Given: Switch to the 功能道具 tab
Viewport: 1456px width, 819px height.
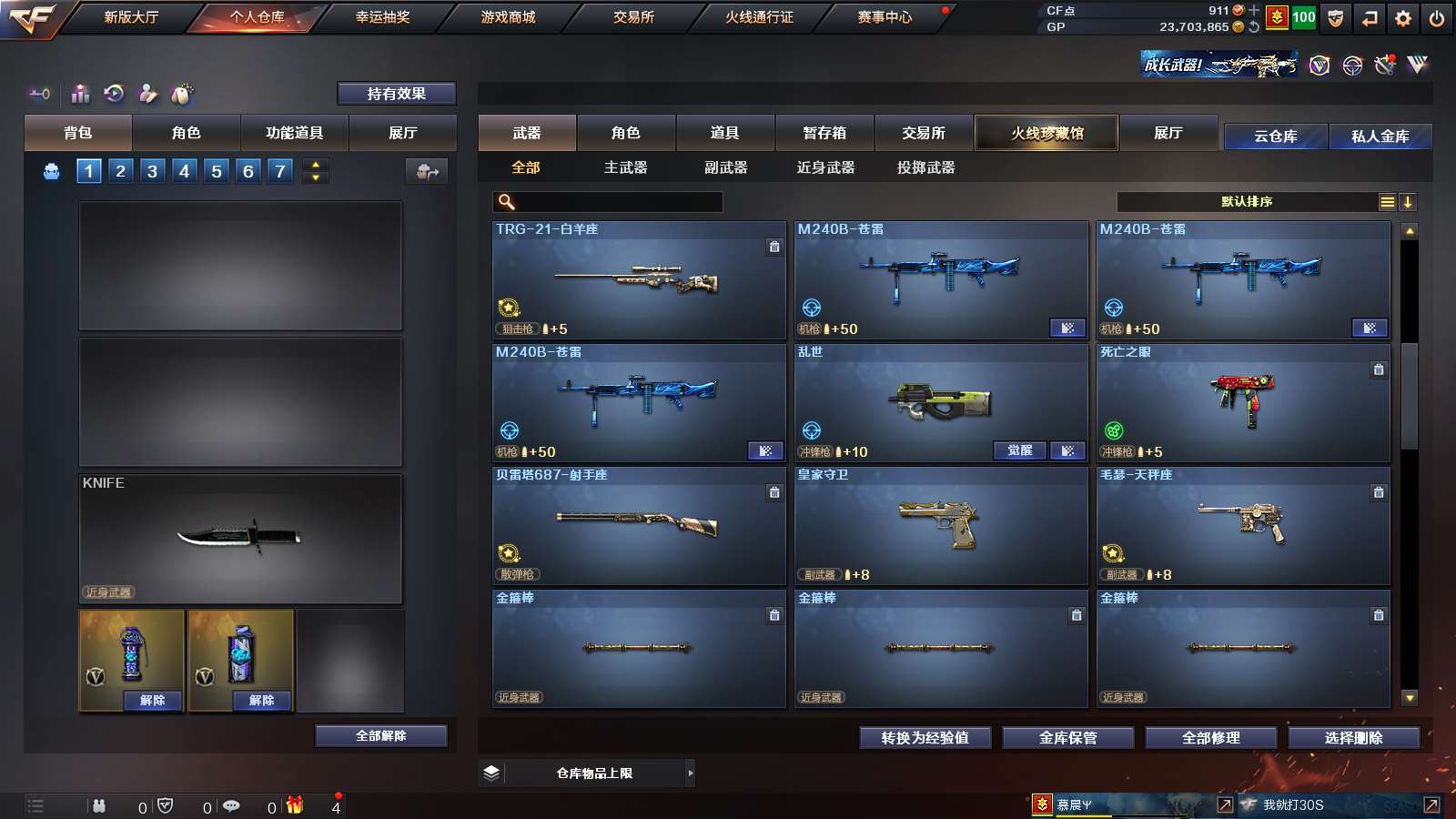Looking at the screenshot, I should (x=294, y=133).
